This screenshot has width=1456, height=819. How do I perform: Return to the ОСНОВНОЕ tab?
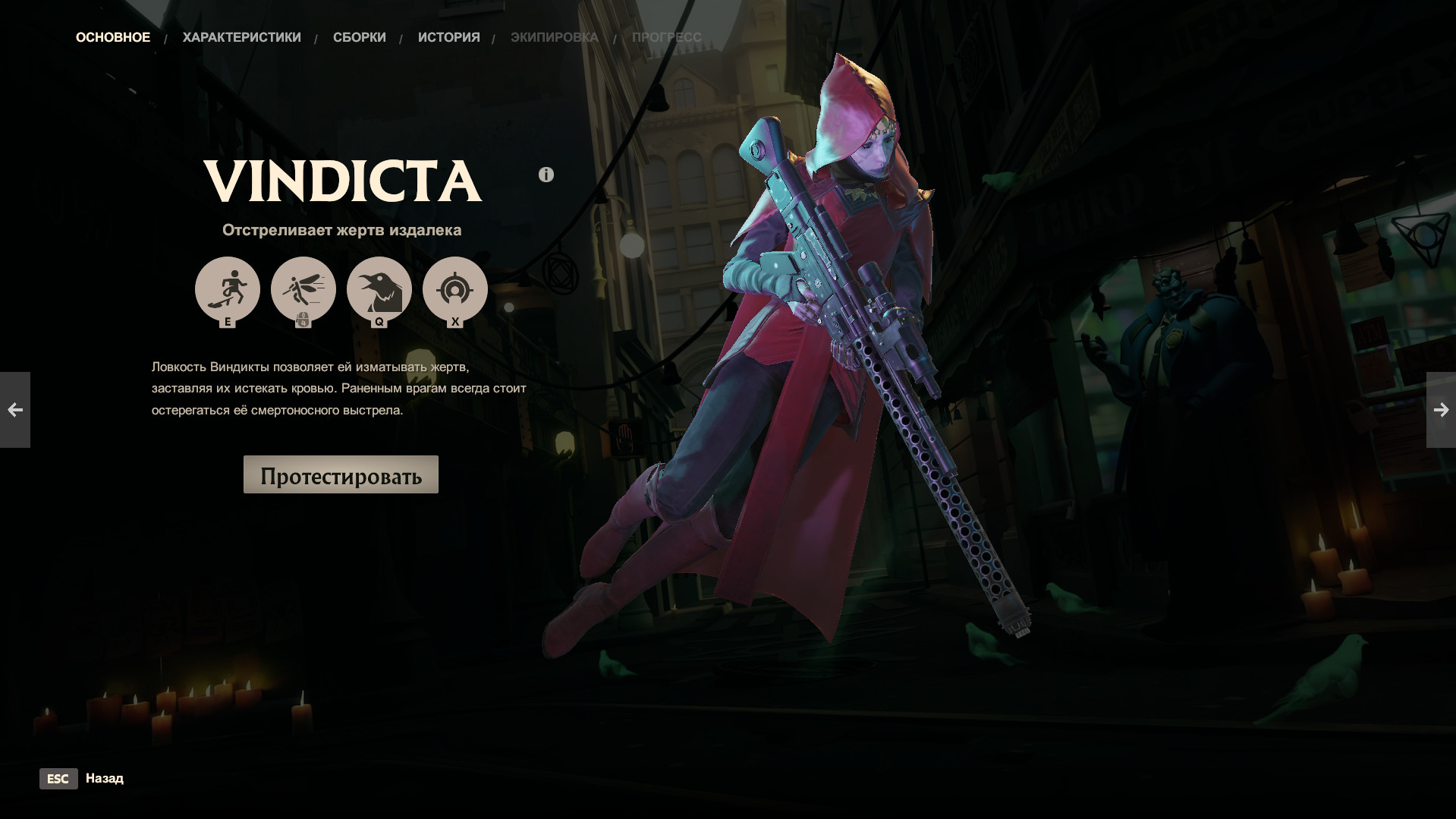(x=112, y=36)
